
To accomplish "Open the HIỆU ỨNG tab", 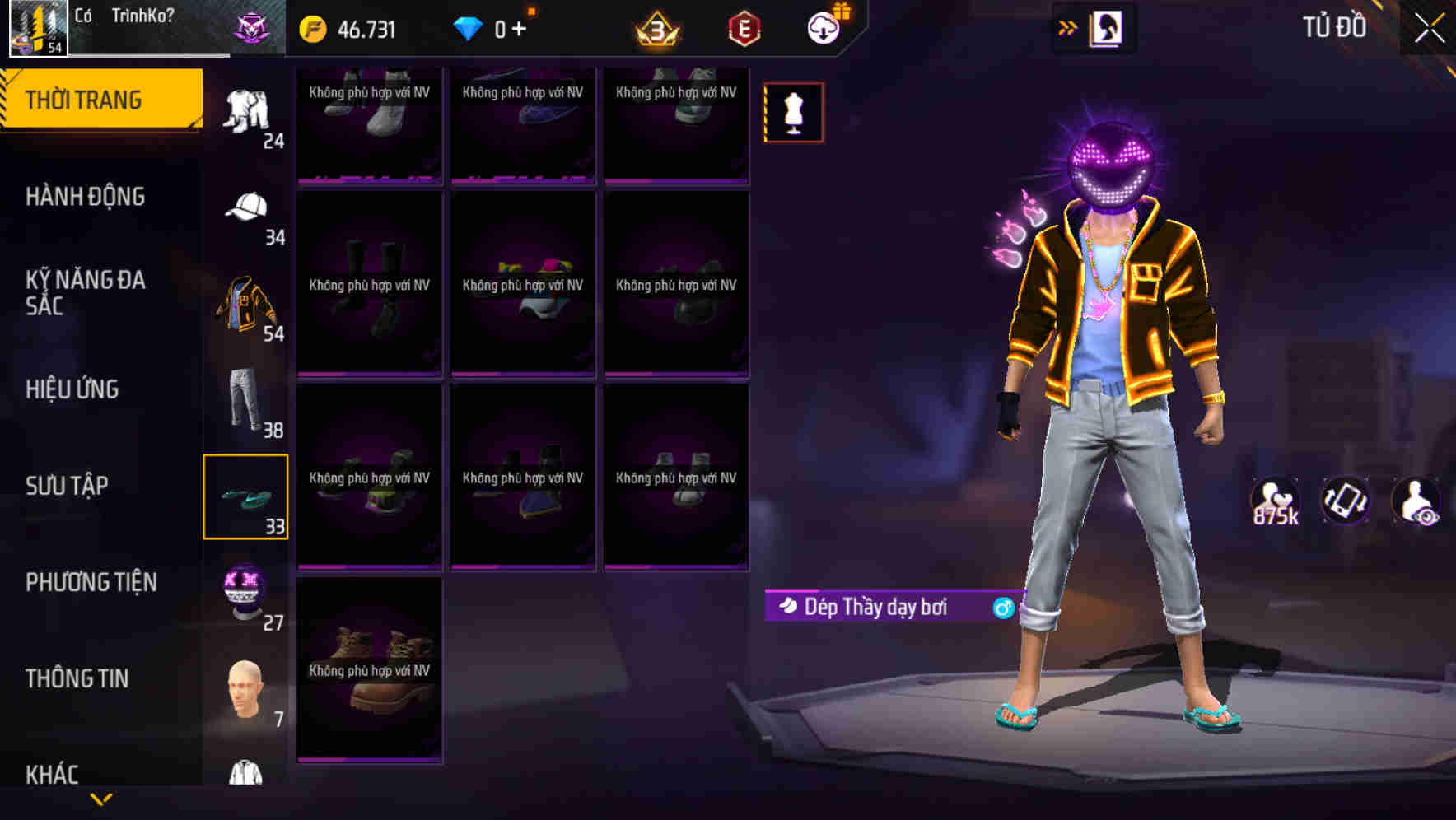I will pos(74,390).
